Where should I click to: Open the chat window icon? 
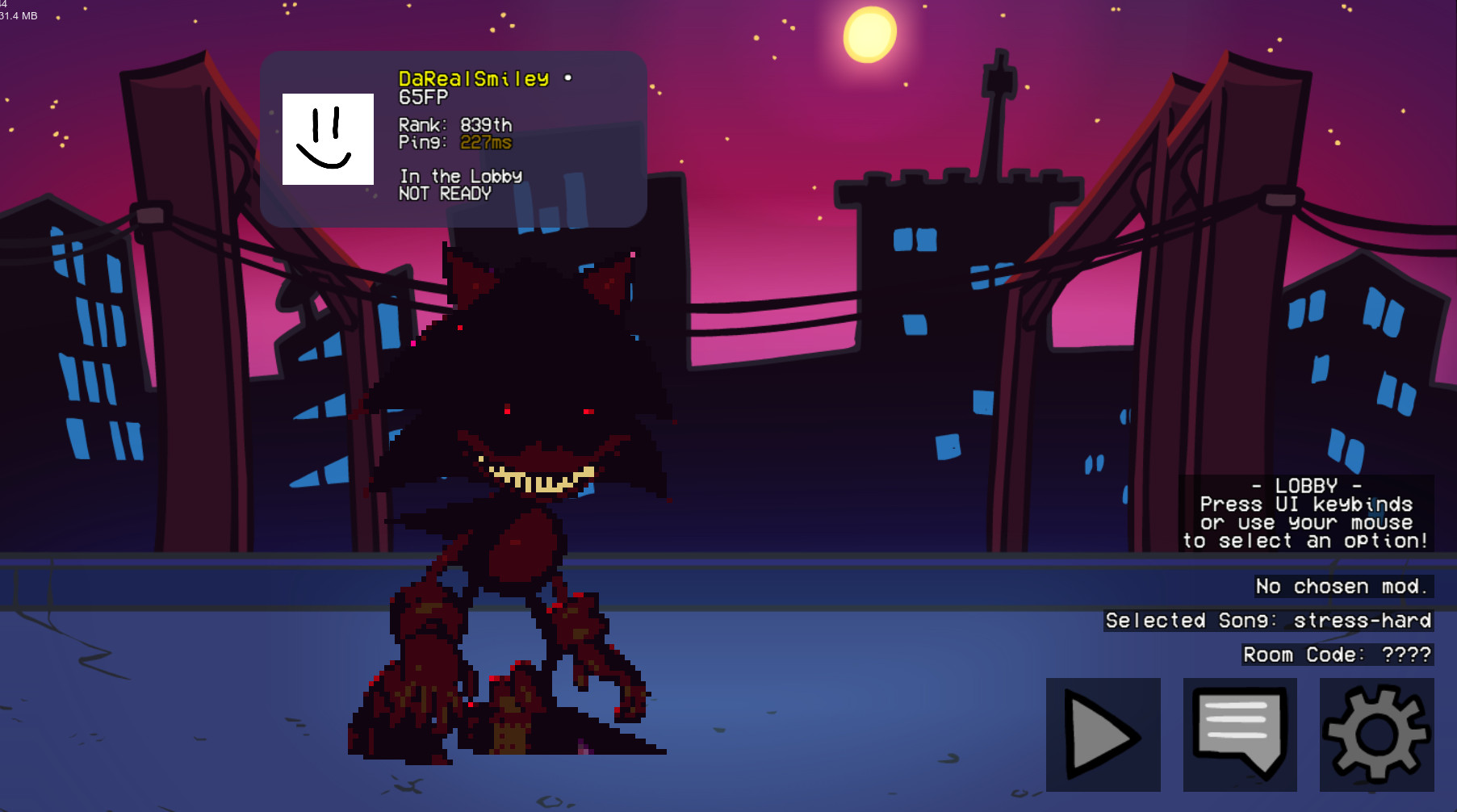click(1241, 735)
